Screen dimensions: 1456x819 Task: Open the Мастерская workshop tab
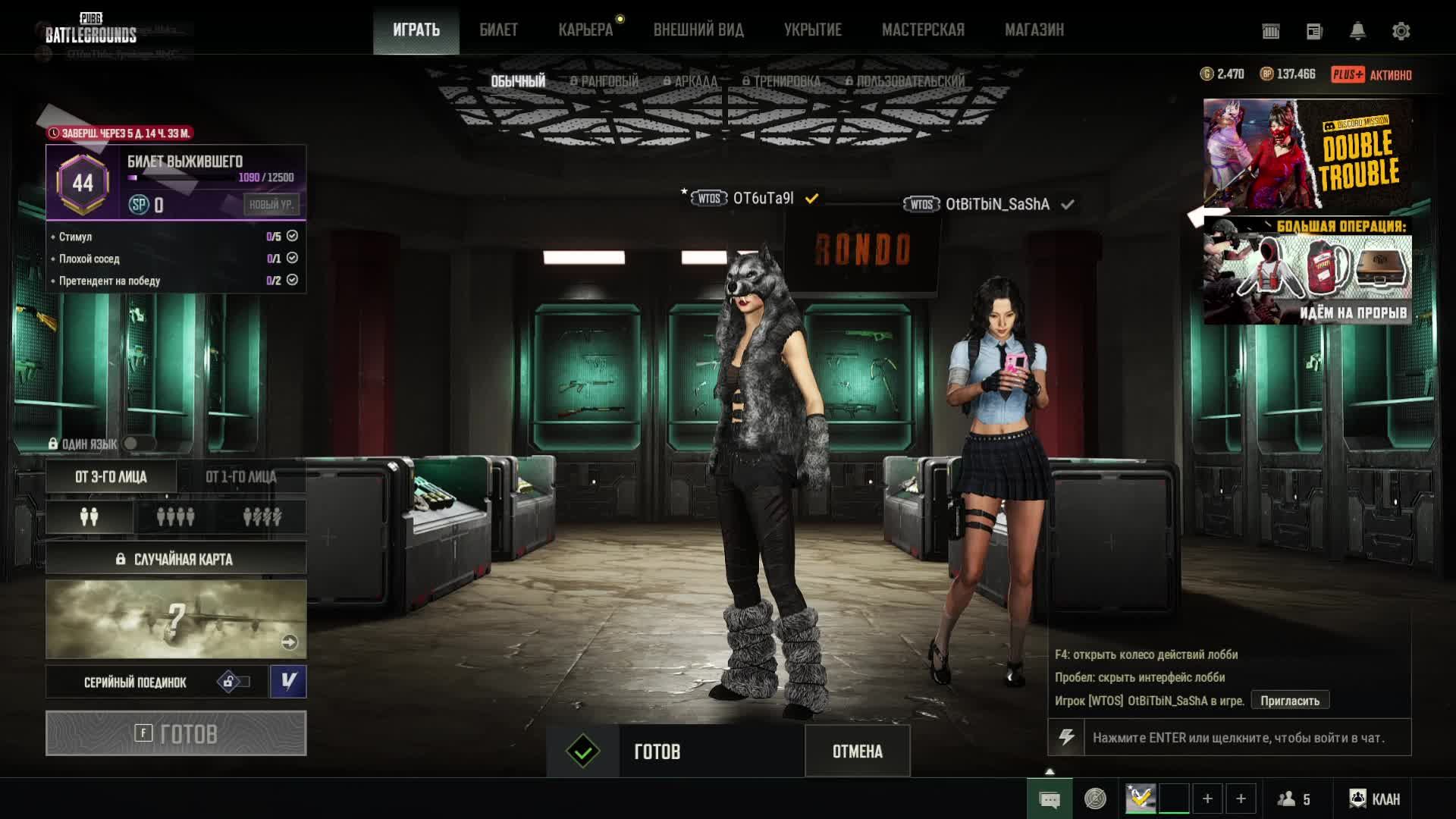click(x=923, y=30)
